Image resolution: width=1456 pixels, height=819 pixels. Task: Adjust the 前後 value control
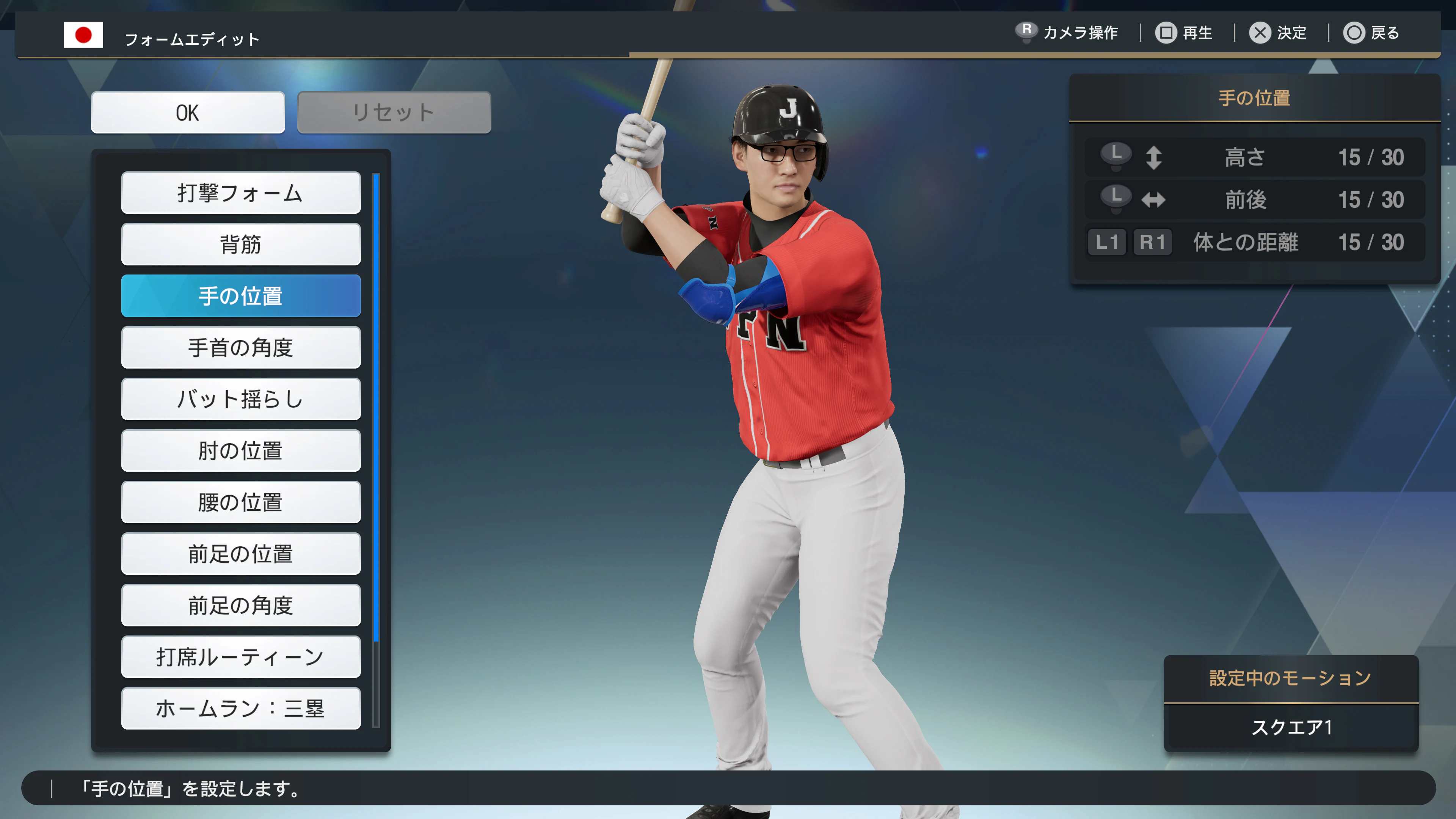pyautogui.click(x=1251, y=199)
